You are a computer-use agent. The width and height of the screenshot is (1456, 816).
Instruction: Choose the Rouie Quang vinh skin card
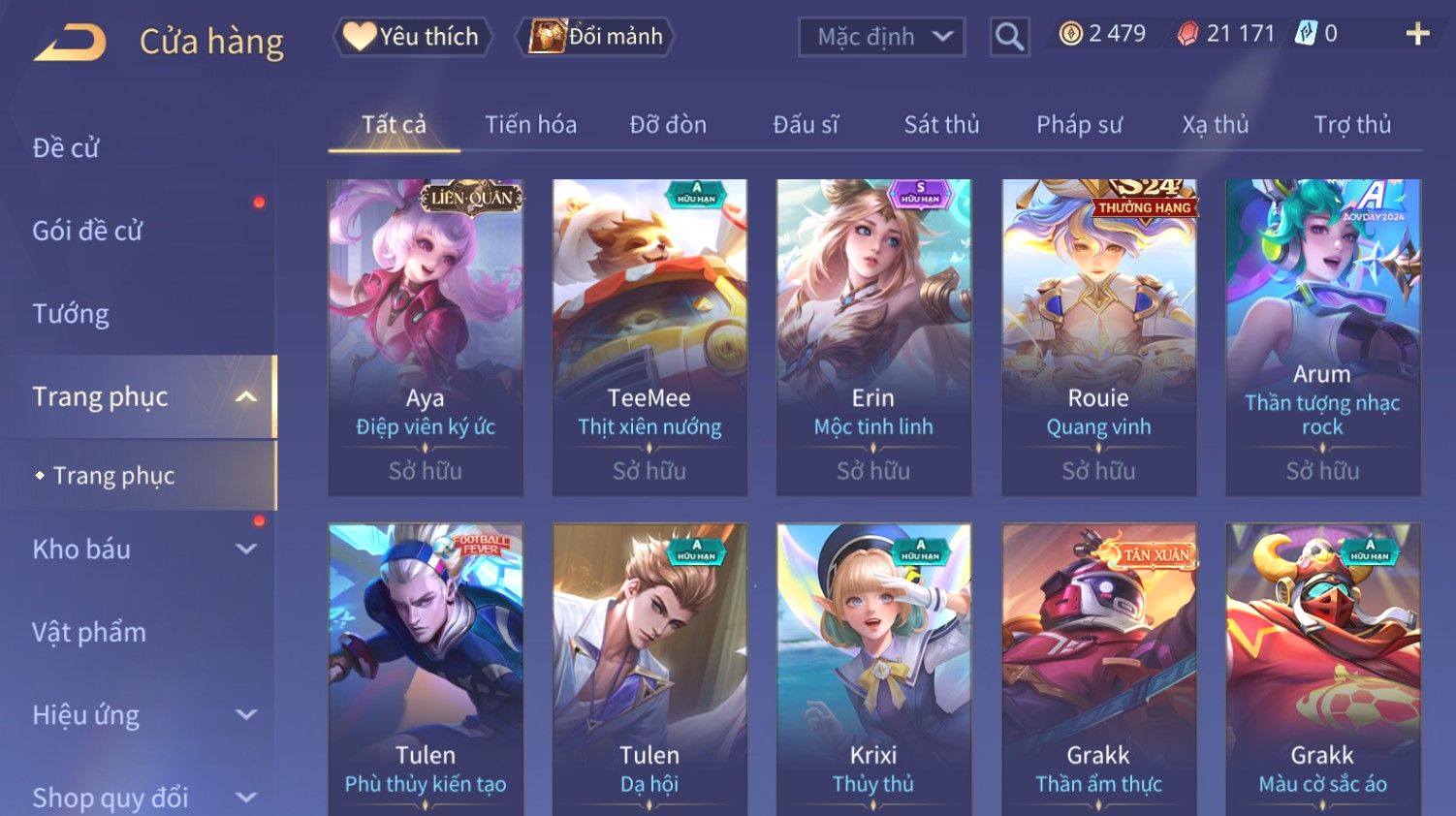coord(1098,336)
